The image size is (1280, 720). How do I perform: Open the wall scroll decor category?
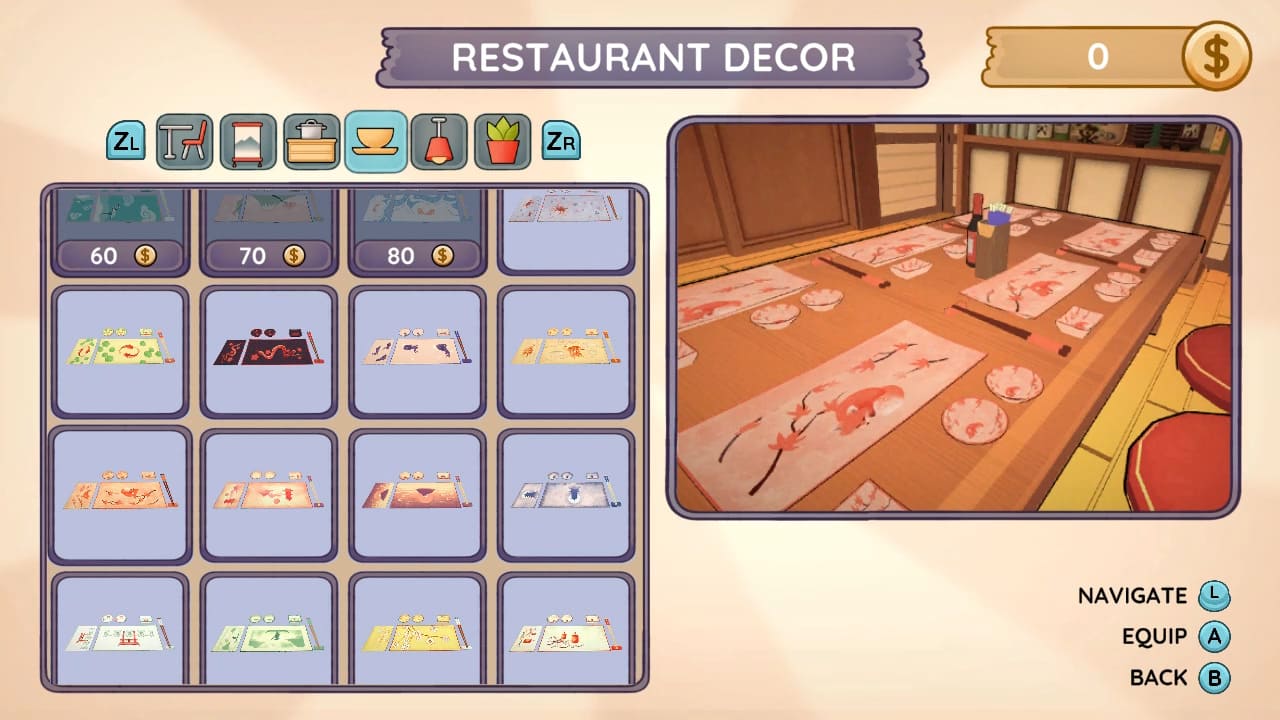tap(248, 141)
